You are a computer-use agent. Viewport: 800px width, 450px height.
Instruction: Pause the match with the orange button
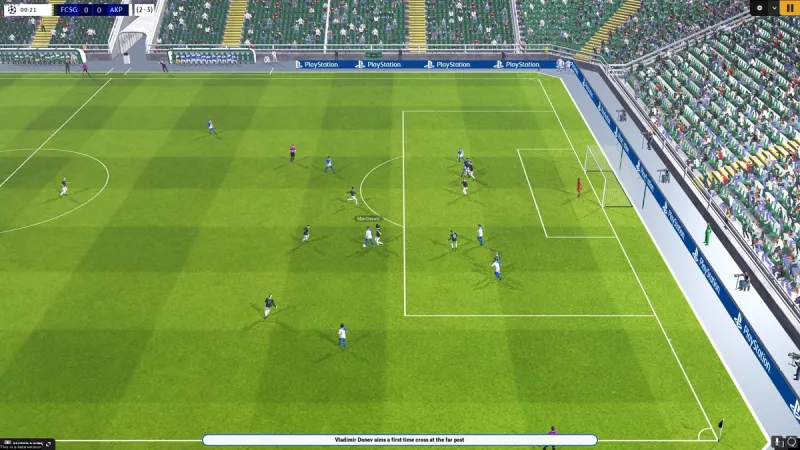point(789,7)
